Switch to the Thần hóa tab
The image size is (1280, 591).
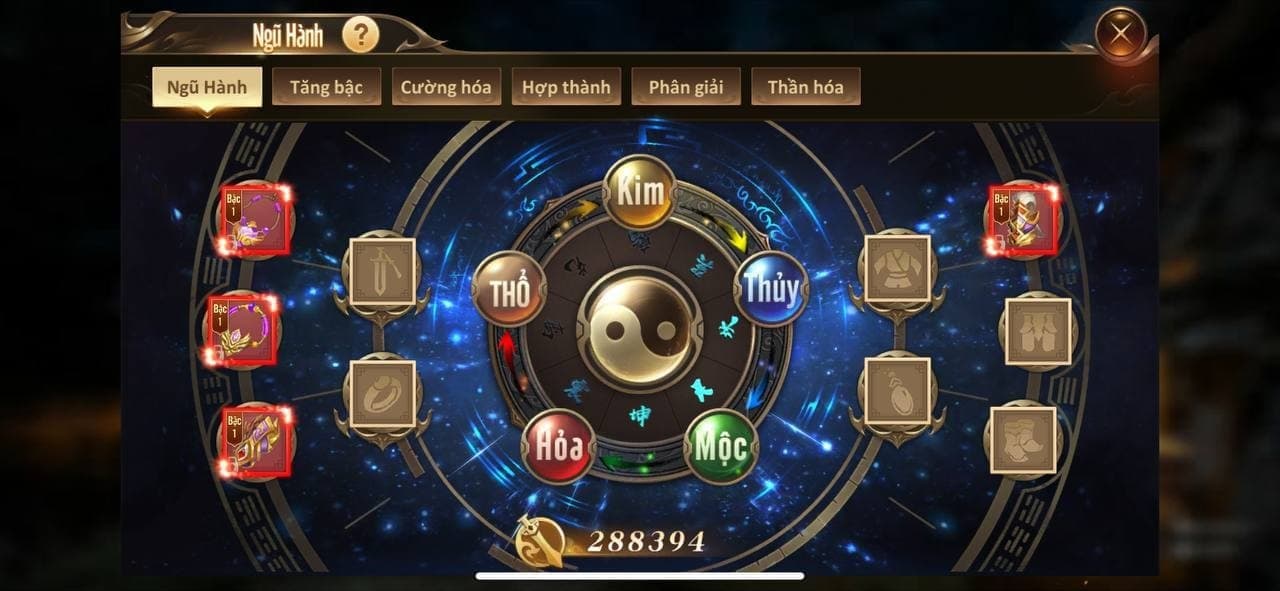click(x=805, y=87)
